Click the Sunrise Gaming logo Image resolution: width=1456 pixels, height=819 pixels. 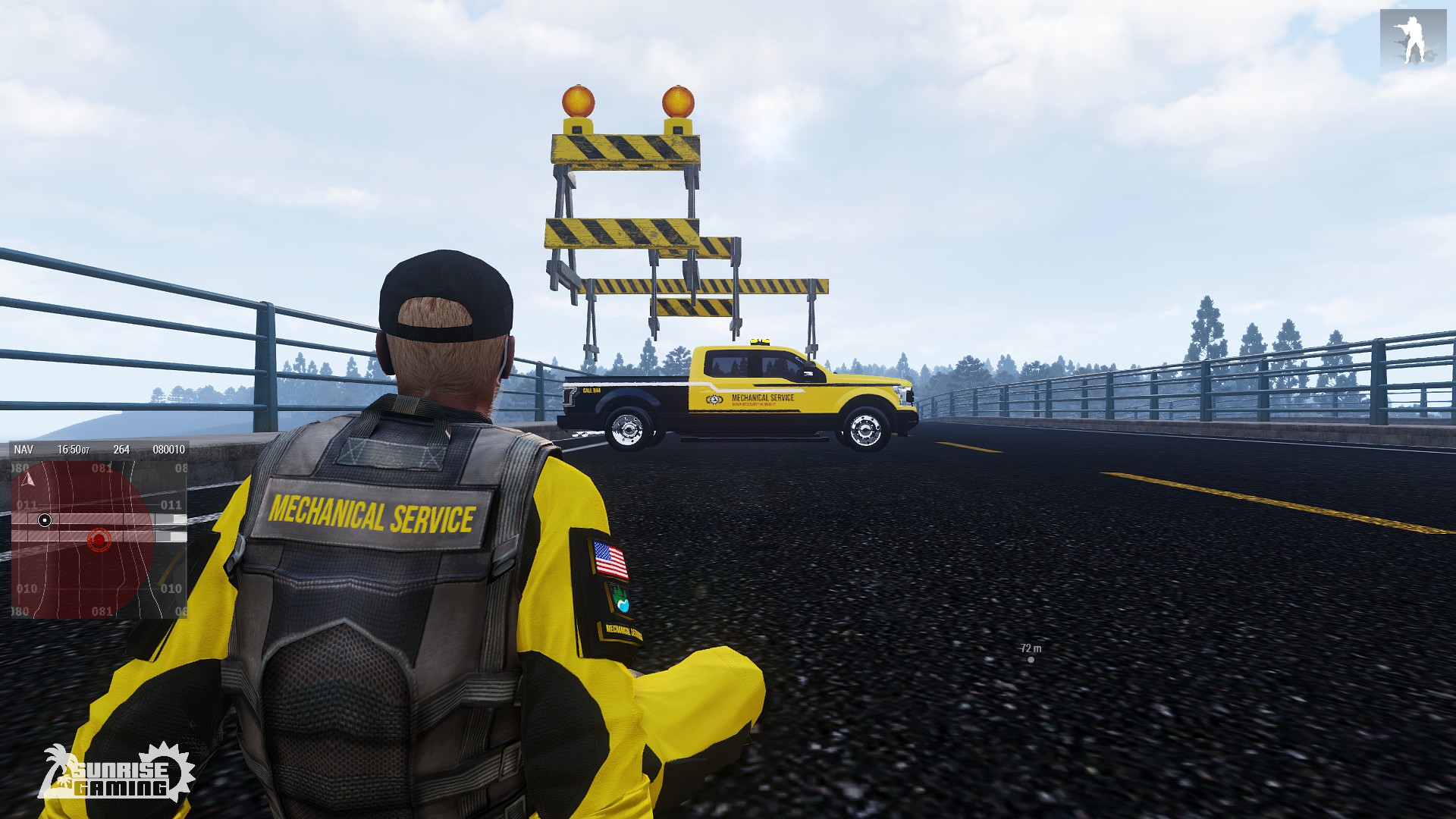click(x=118, y=773)
